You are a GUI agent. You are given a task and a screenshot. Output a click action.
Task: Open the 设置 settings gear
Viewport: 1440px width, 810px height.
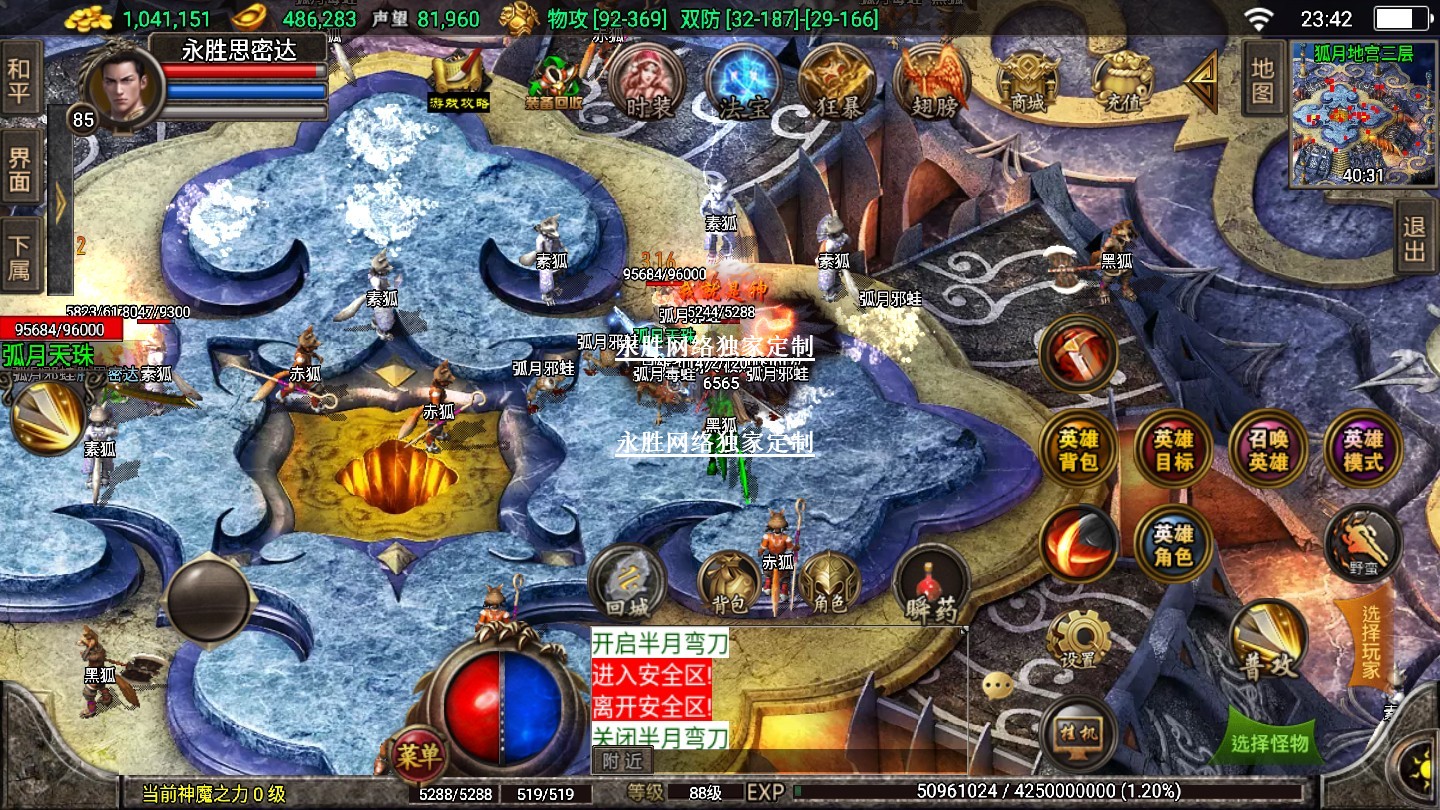click(x=1078, y=640)
